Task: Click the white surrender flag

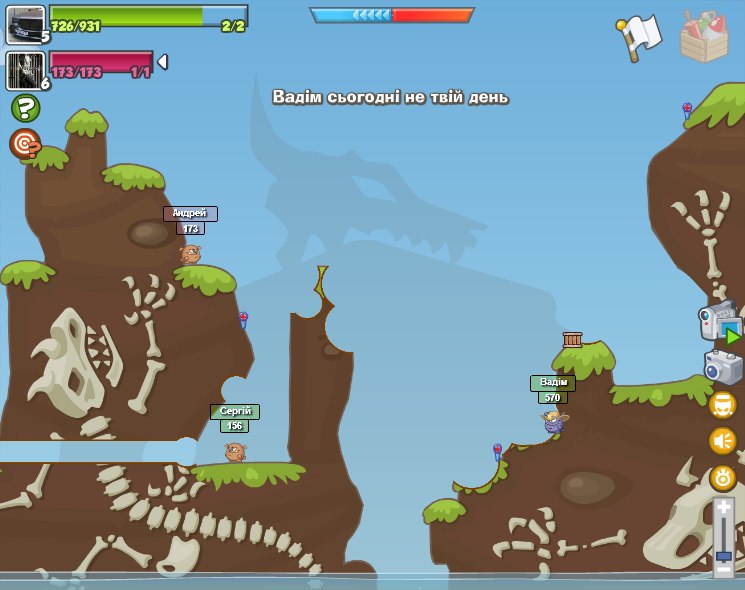Action: (641, 36)
